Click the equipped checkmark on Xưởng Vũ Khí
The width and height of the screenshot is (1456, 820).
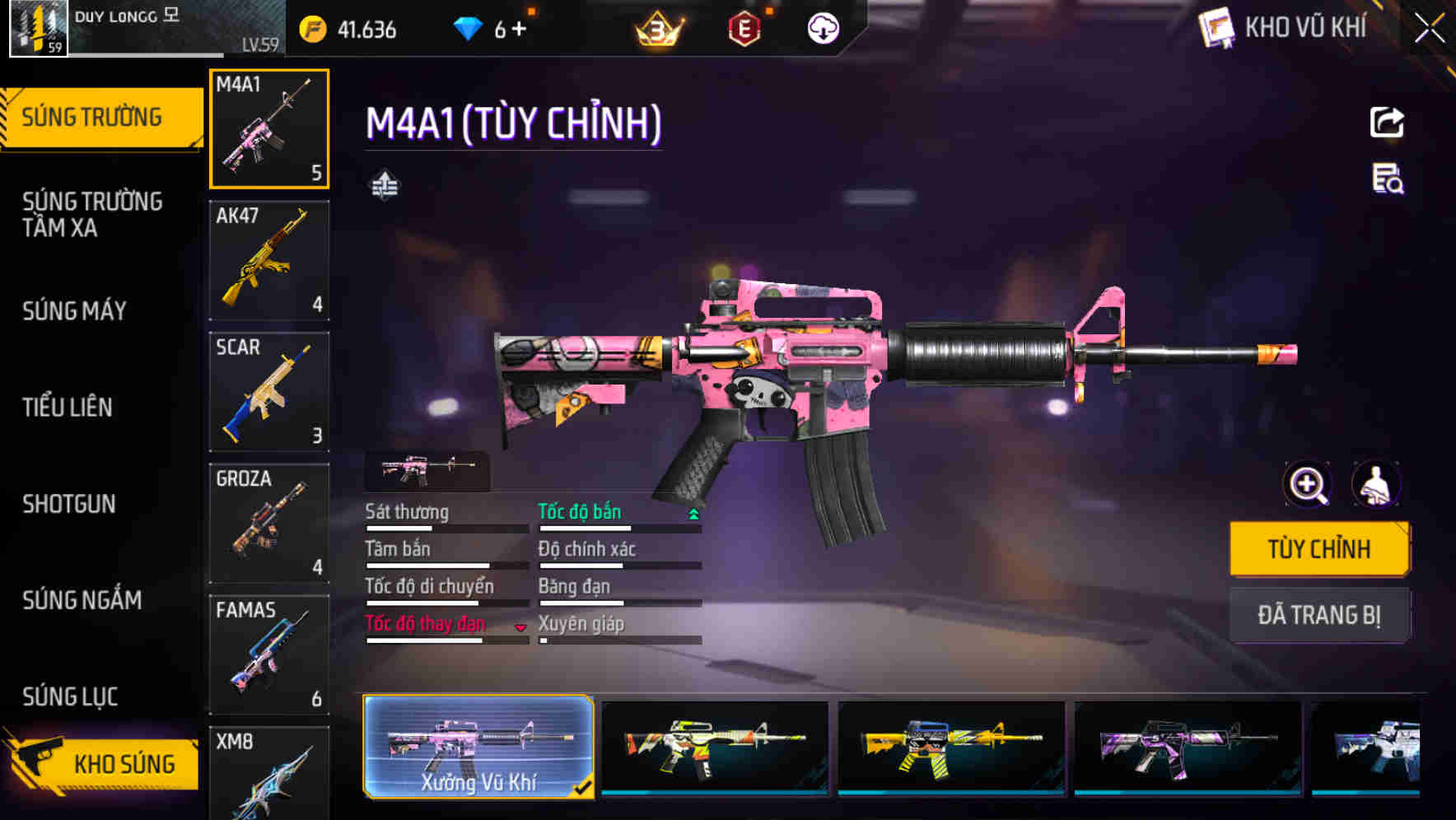[585, 786]
